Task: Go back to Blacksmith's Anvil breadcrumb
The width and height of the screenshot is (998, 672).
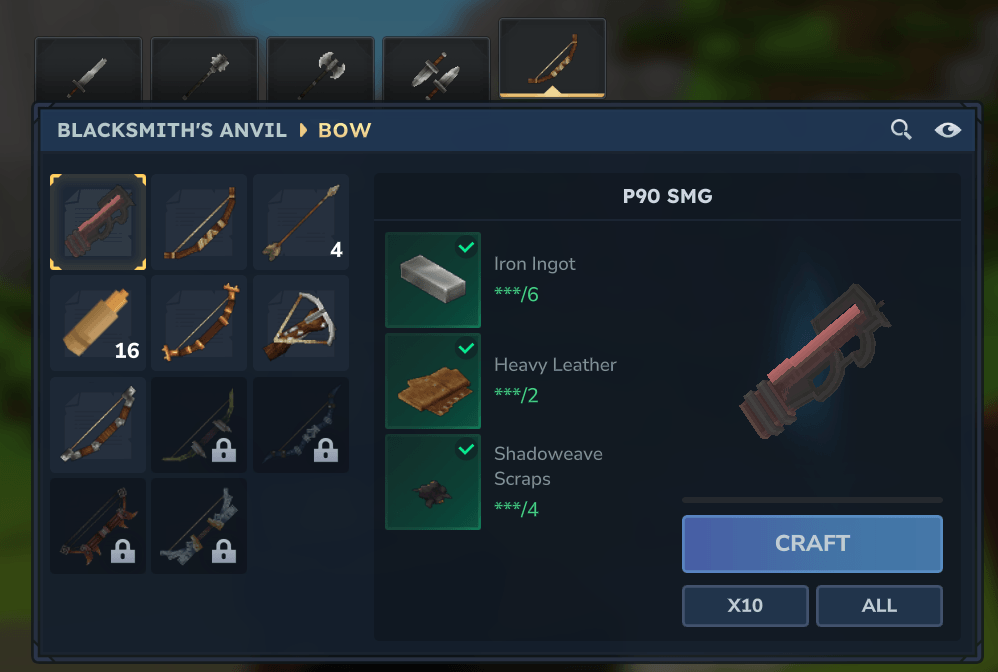Action: [x=172, y=130]
